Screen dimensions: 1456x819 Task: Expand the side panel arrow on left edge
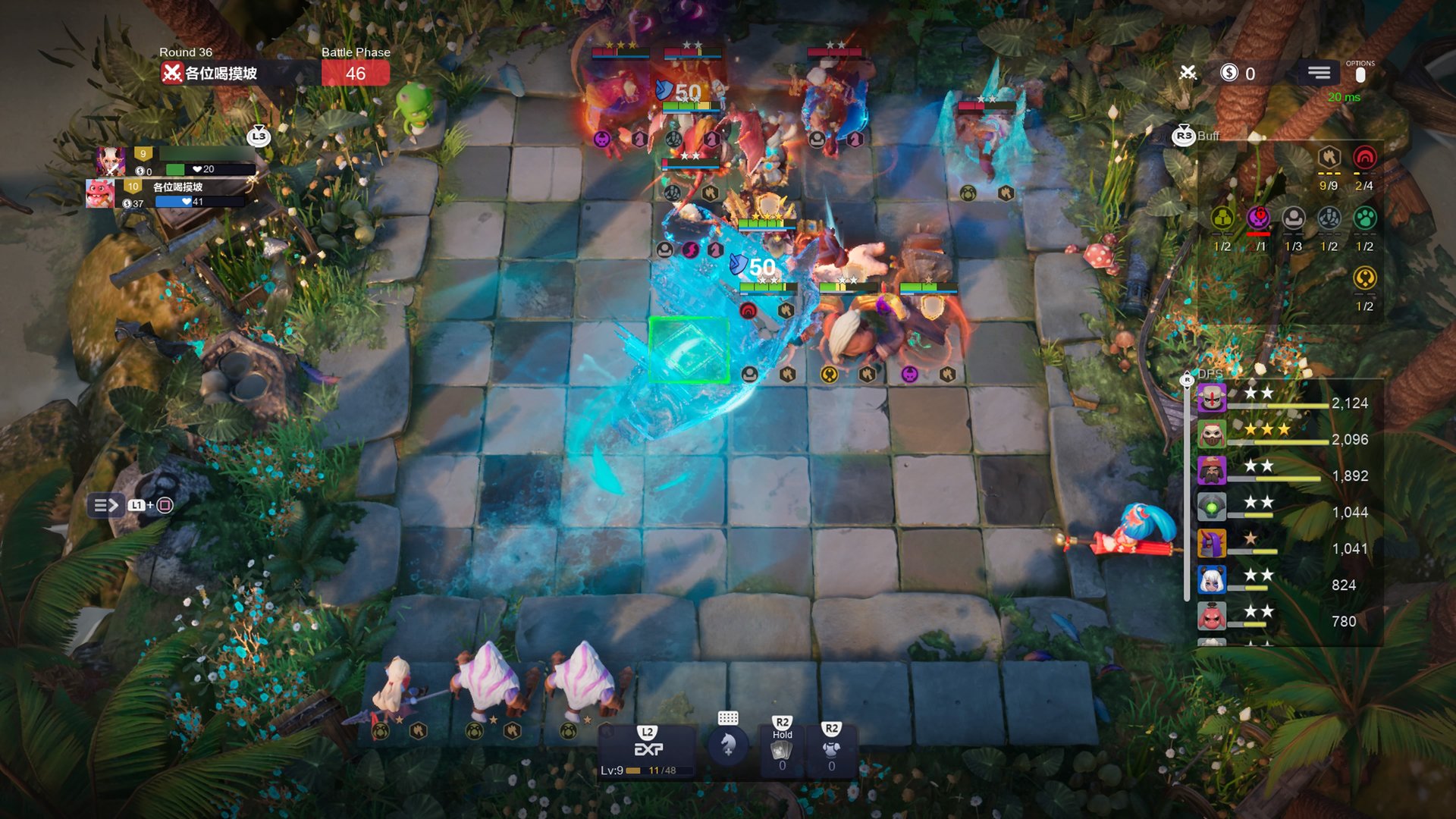tap(106, 505)
